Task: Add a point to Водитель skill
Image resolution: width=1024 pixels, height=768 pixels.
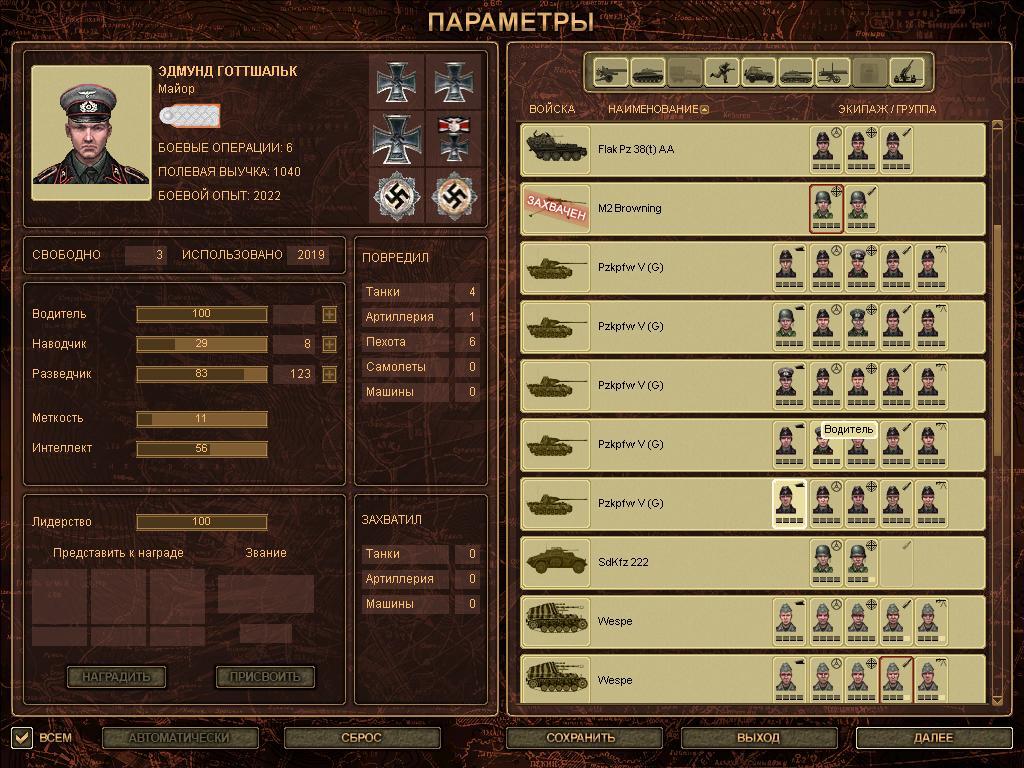Action: (x=329, y=315)
